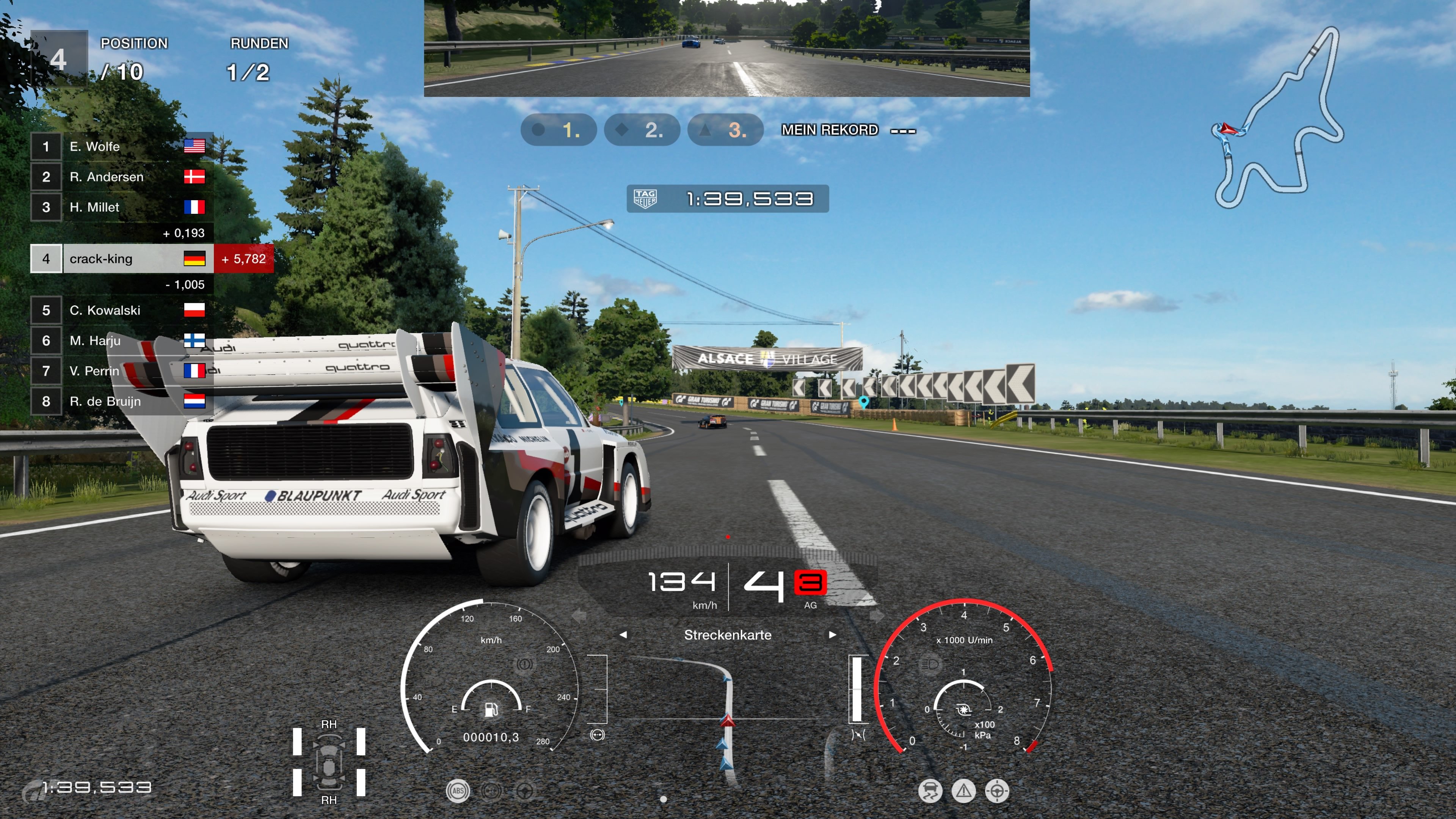Click the traction control skid icon

coord(930,791)
